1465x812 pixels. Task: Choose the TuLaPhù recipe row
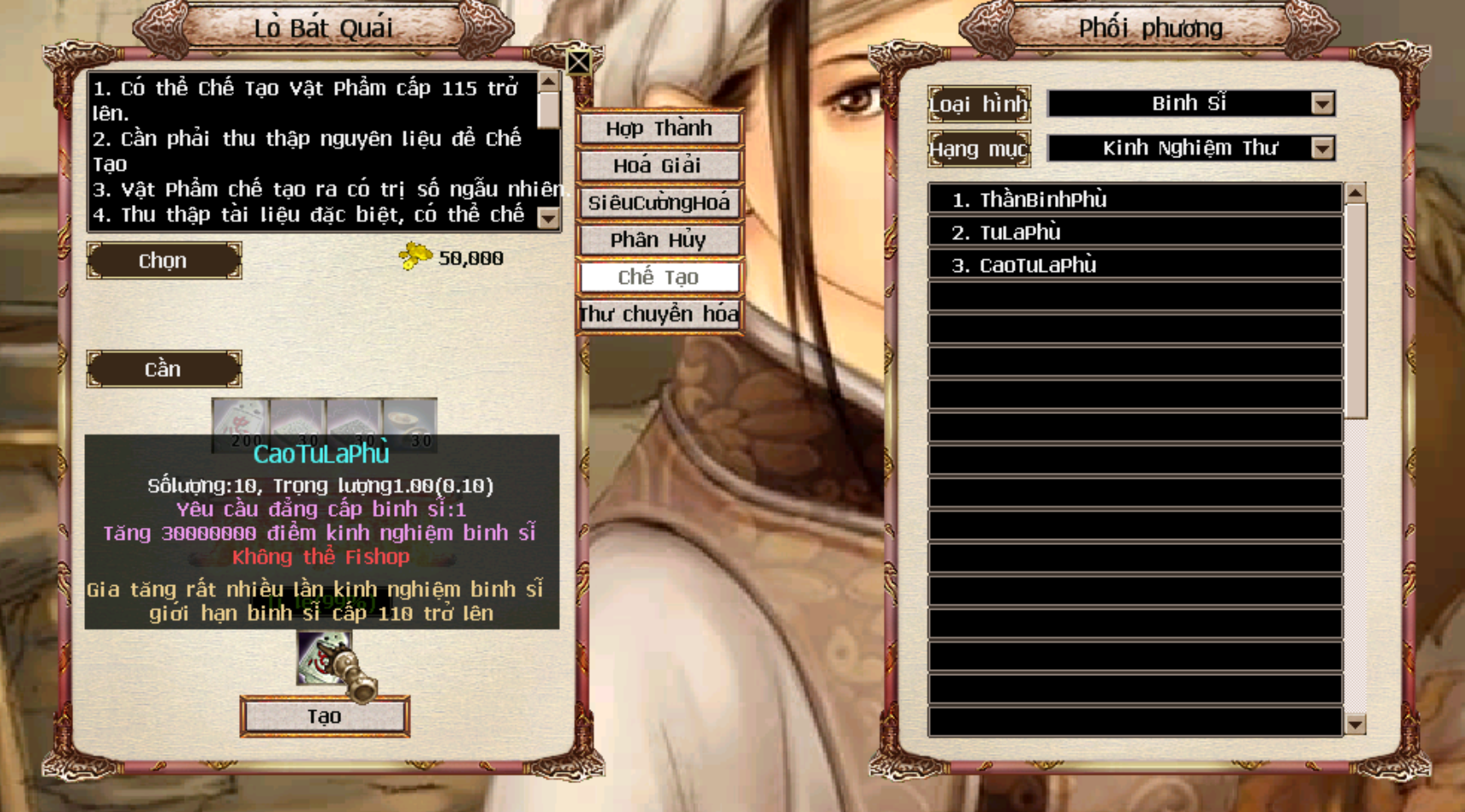click(x=1135, y=232)
